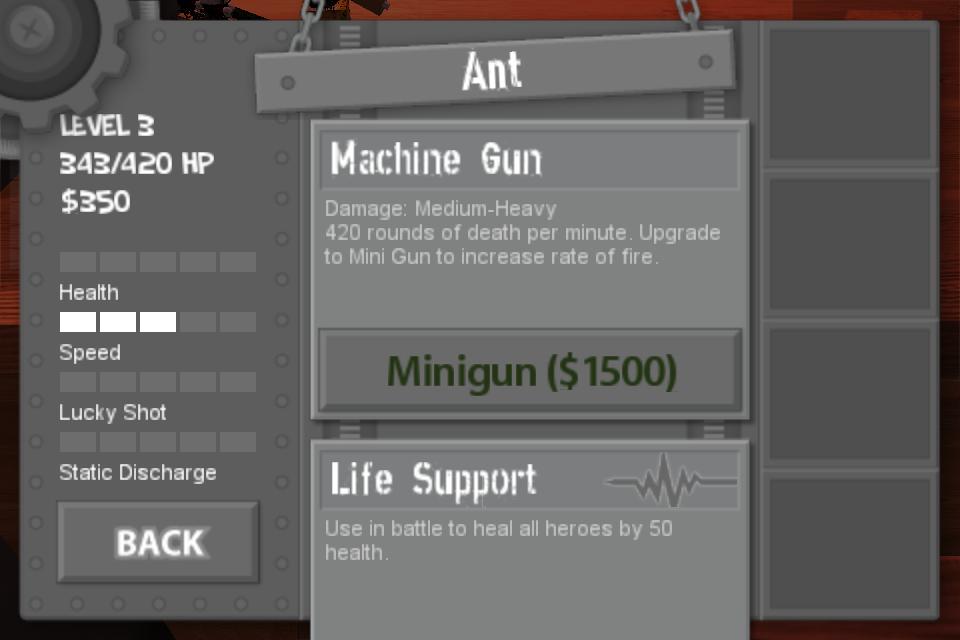The width and height of the screenshot is (960, 640).
Task: Upgrade the Static Discharge stat bar
Action: (158, 442)
